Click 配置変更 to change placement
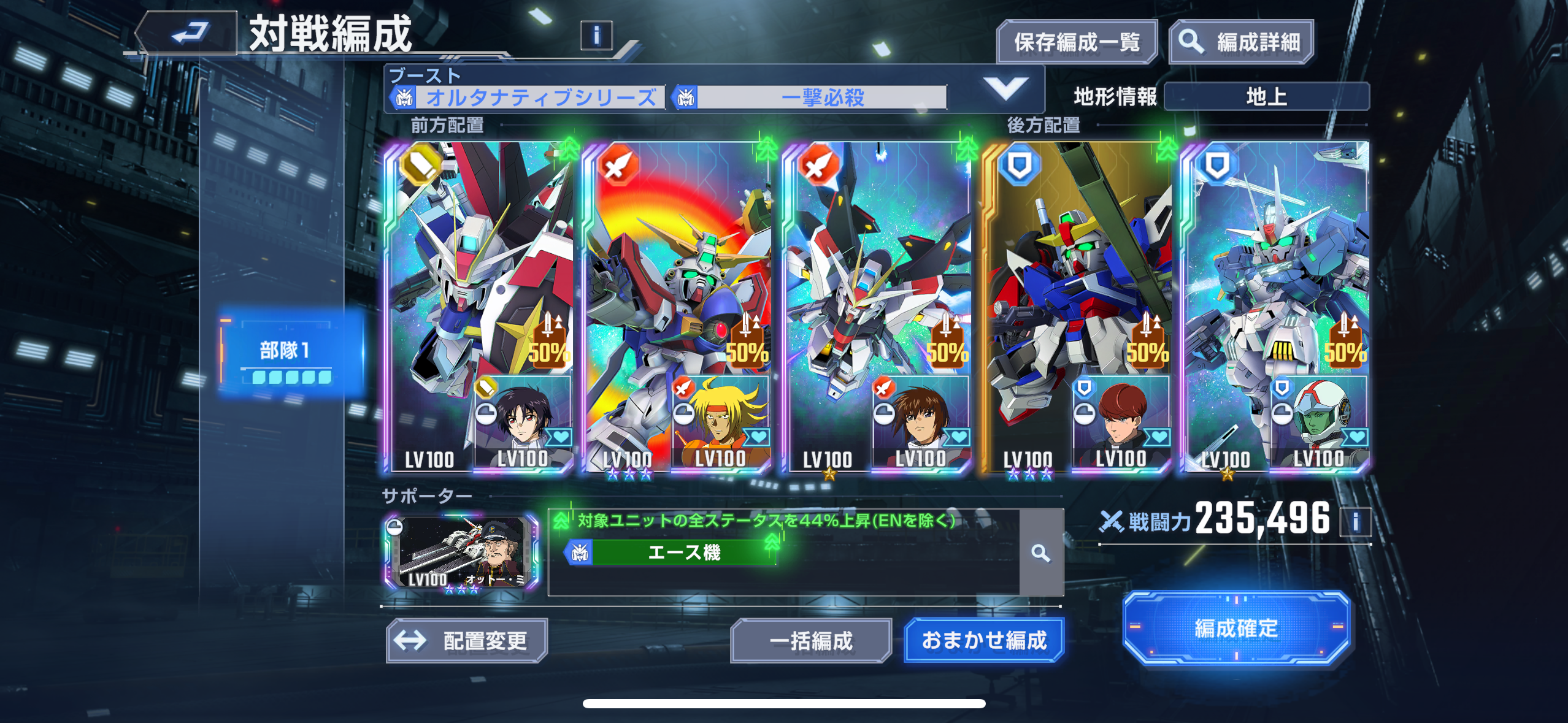Screen dimensions: 1568x723 click(467, 641)
